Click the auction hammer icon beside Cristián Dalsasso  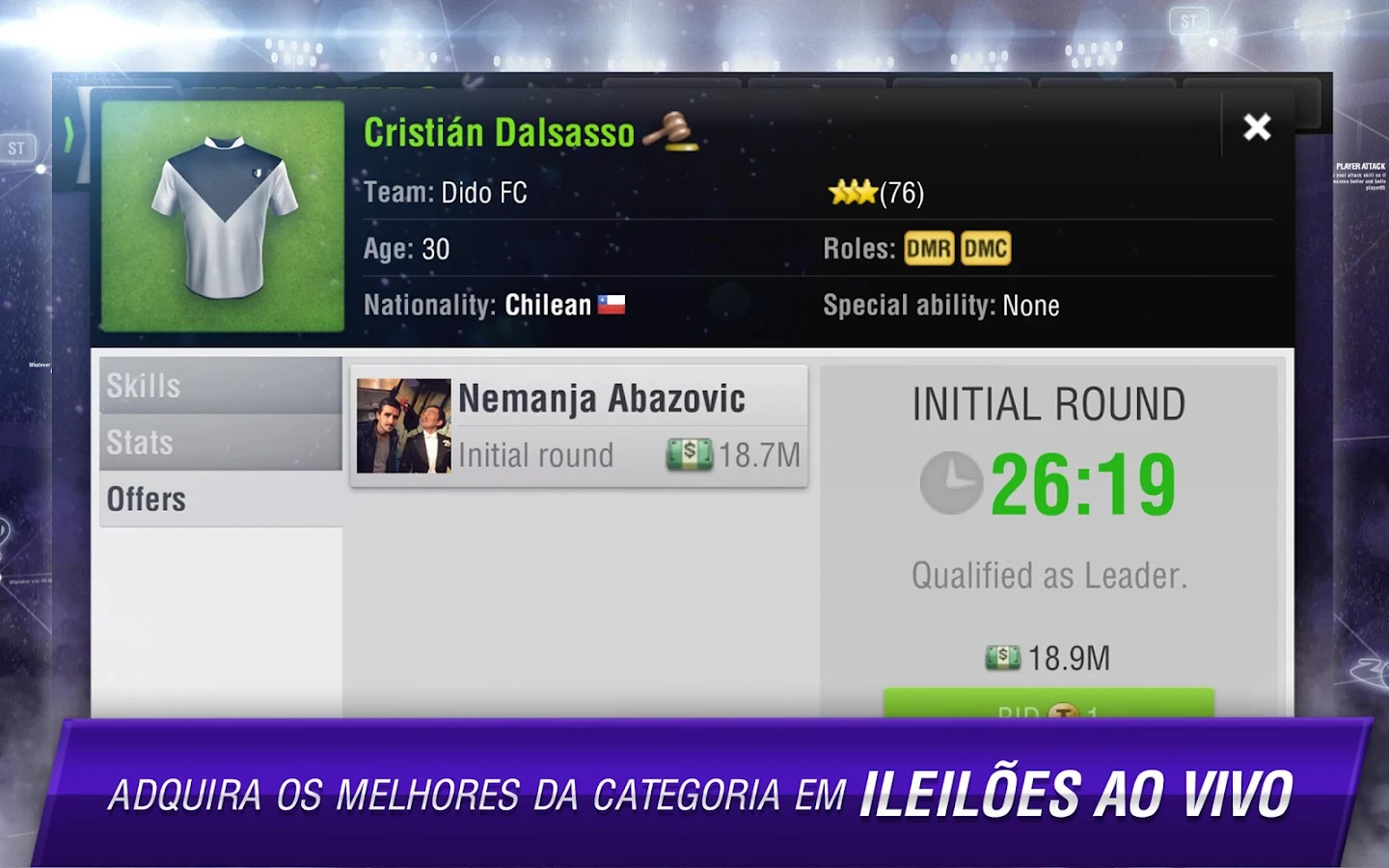pos(672,133)
